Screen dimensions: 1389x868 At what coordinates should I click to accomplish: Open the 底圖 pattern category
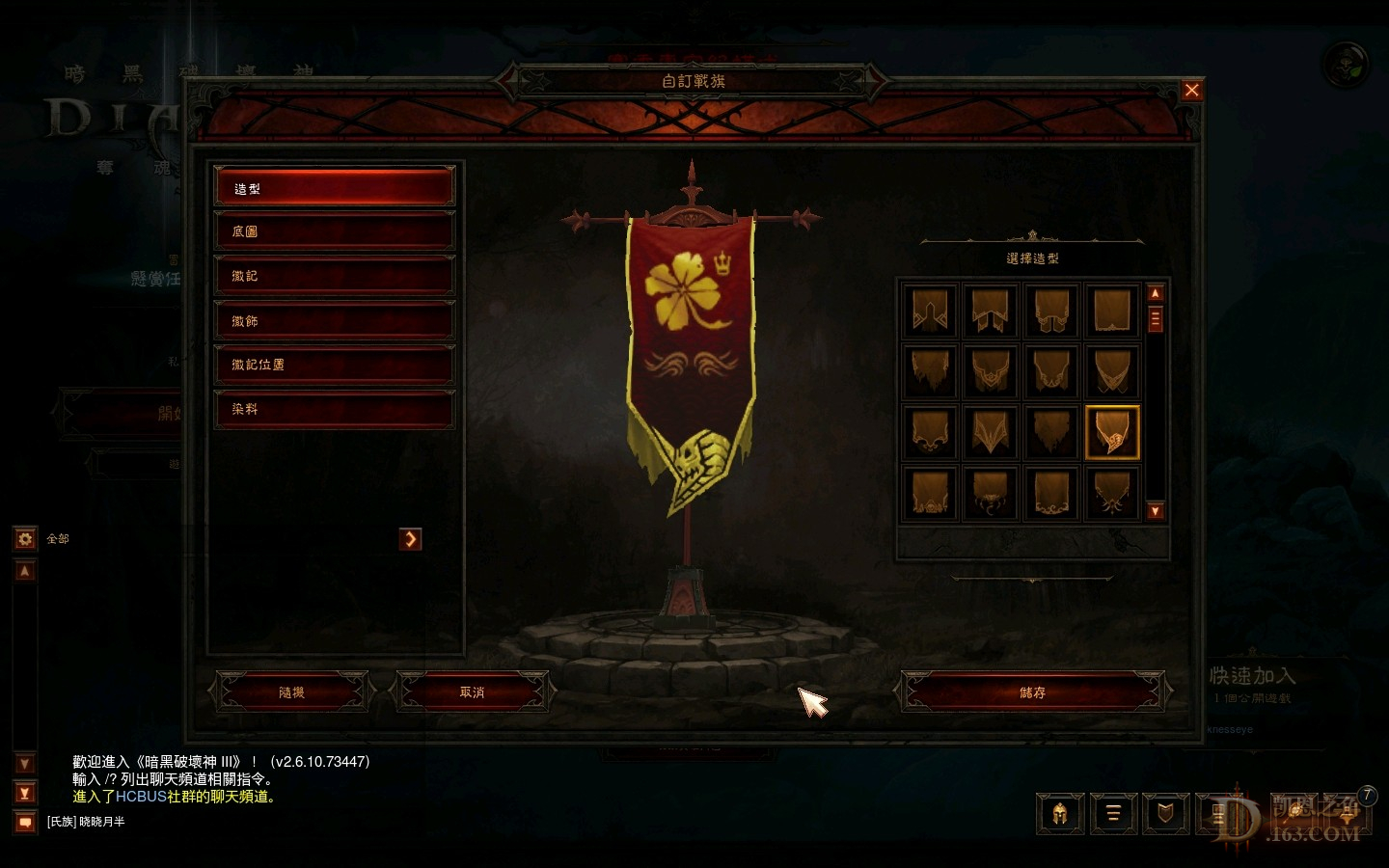click(334, 231)
